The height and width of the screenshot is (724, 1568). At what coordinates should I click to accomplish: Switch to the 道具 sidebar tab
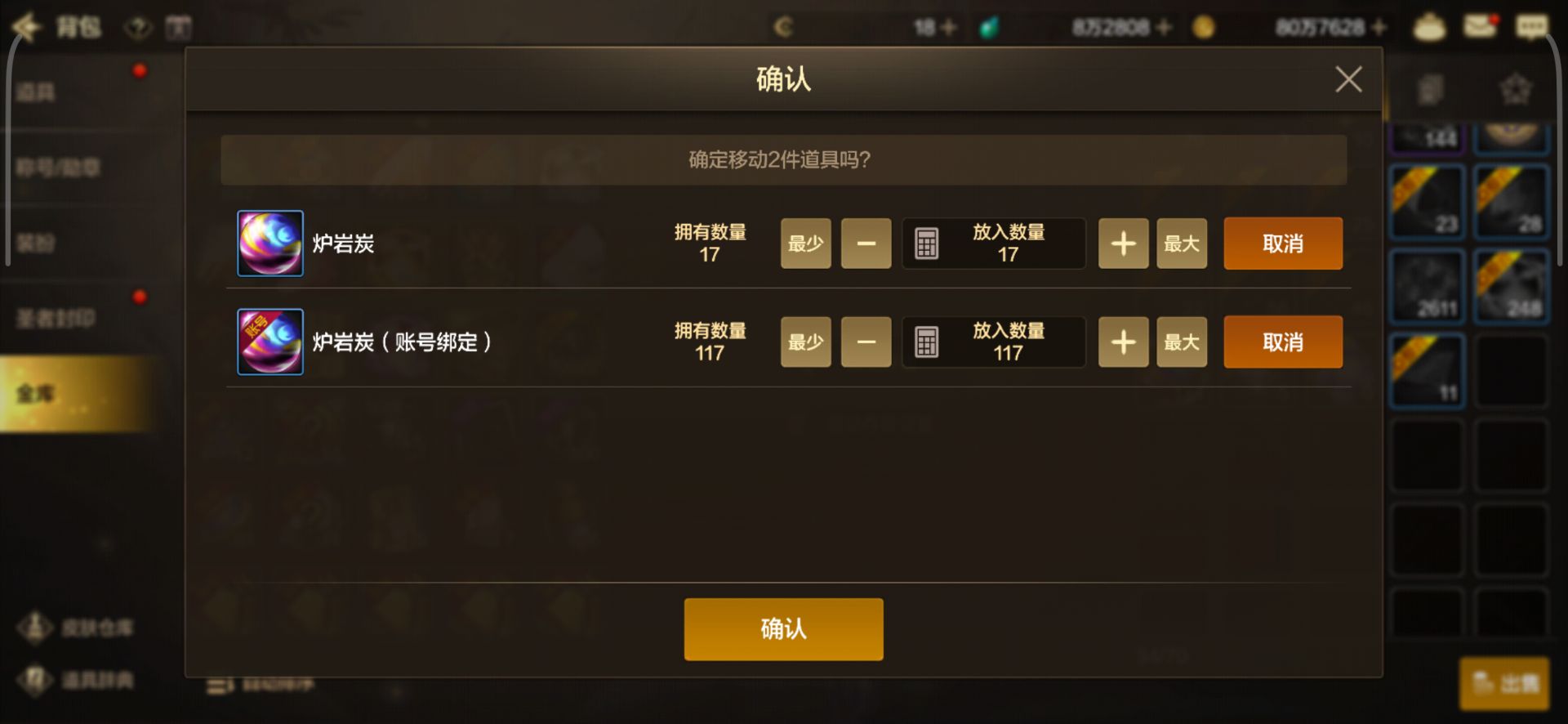click(37, 90)
